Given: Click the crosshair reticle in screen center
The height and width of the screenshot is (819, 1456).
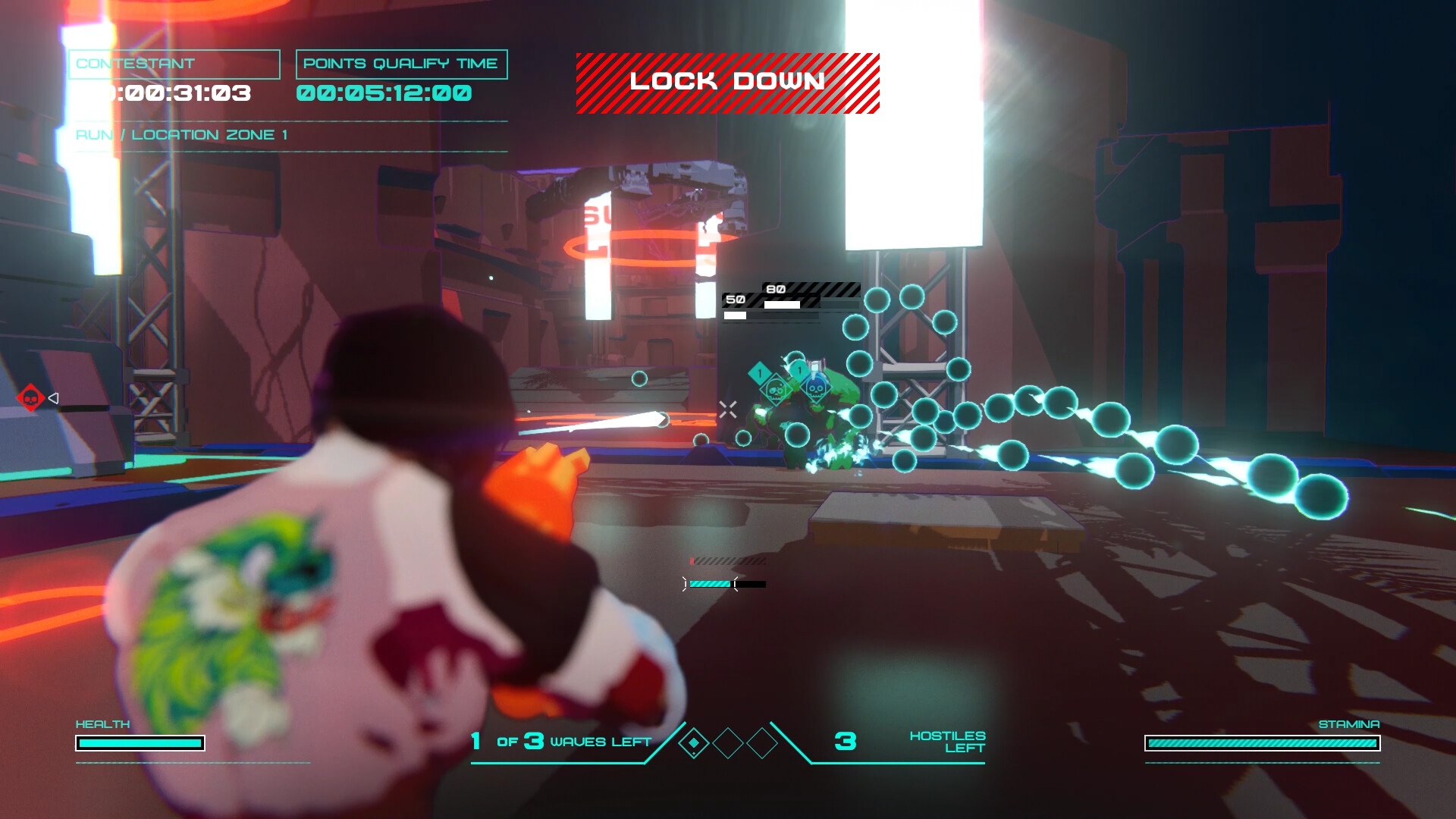Looking at the screenshot, I should [x=729, y=409].
